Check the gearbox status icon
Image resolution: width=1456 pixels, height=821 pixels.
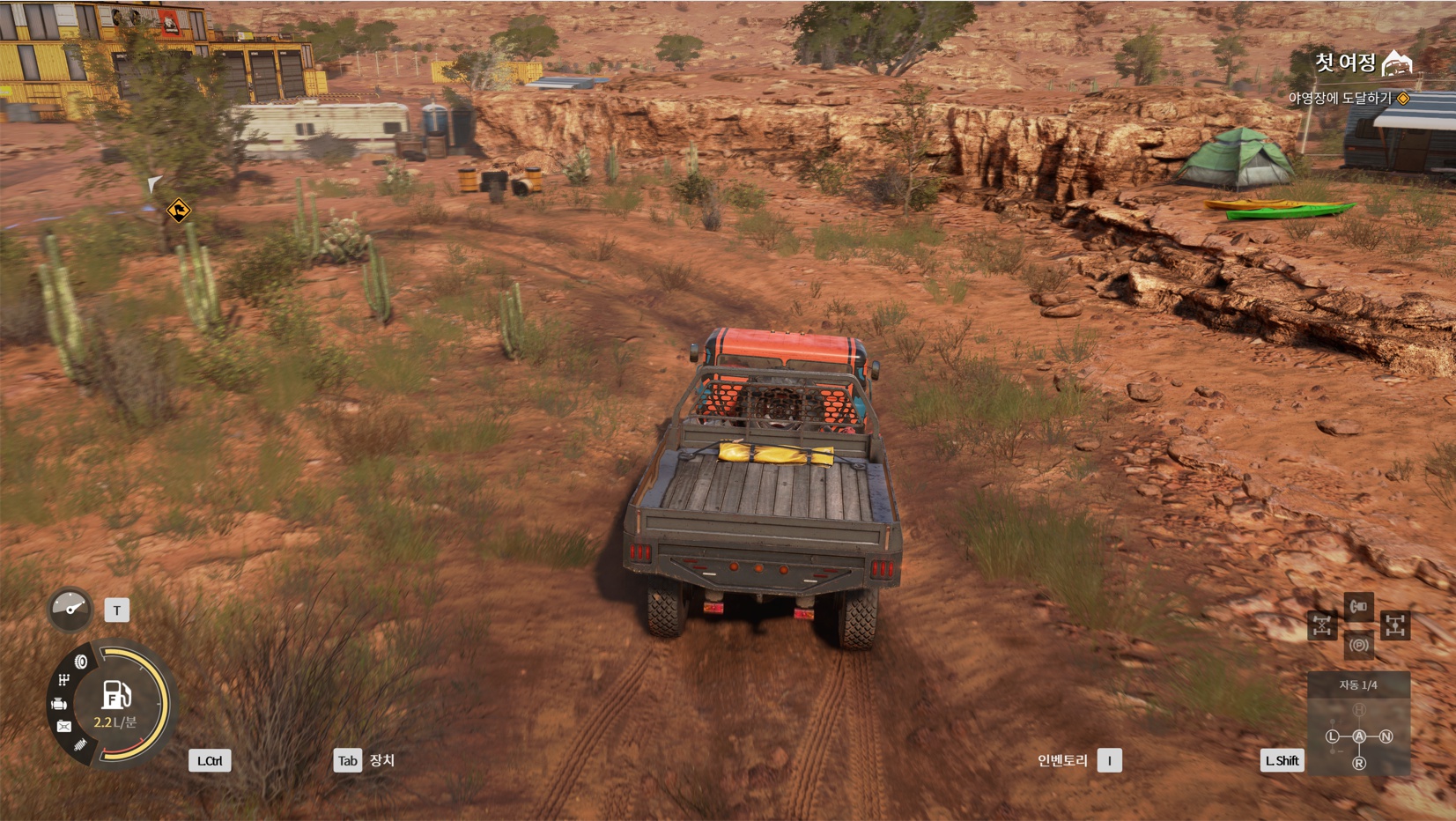point(63,679)
